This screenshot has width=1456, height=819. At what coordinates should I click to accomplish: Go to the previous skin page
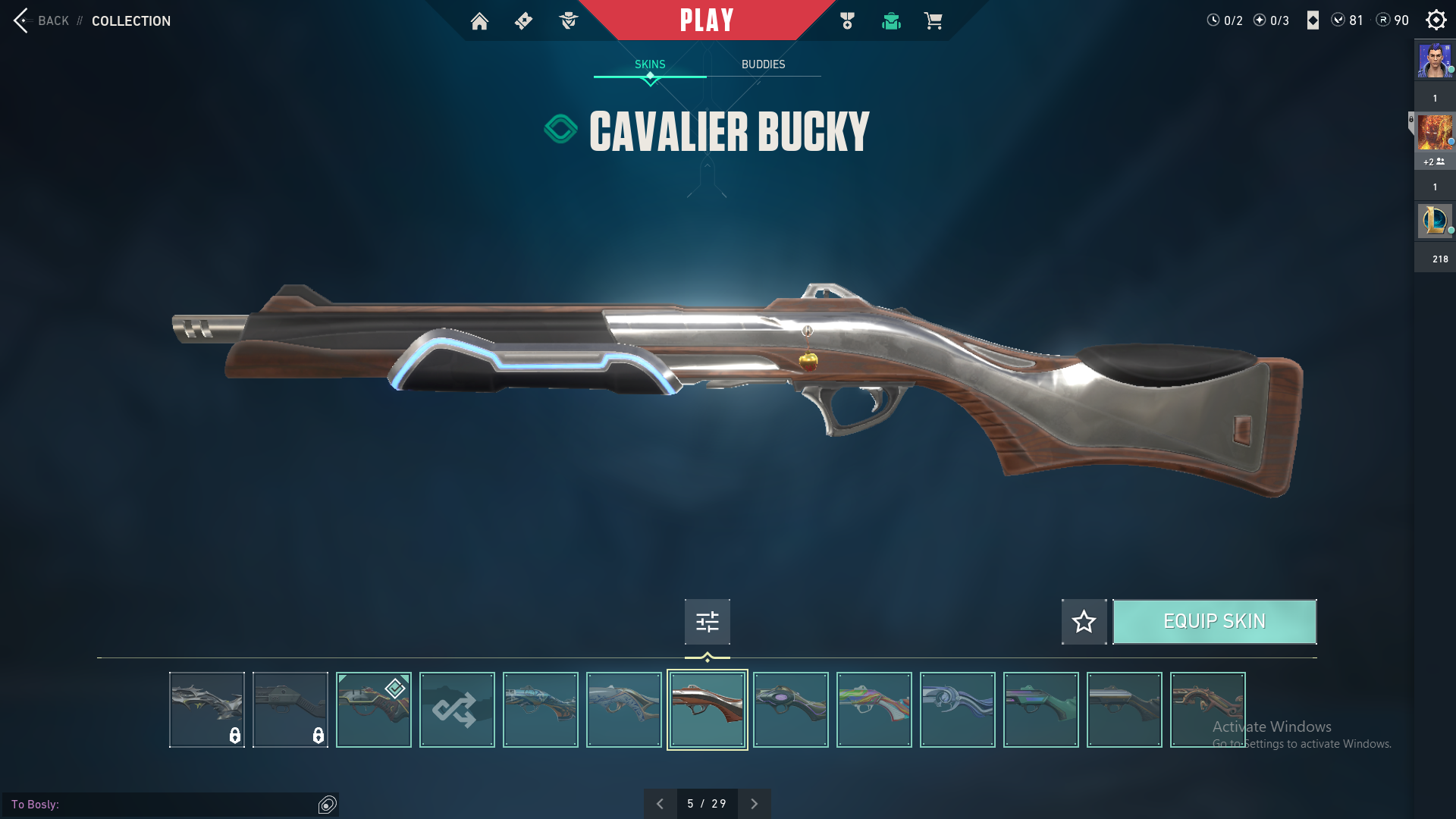pyautogui.click(x=660, y=804)
